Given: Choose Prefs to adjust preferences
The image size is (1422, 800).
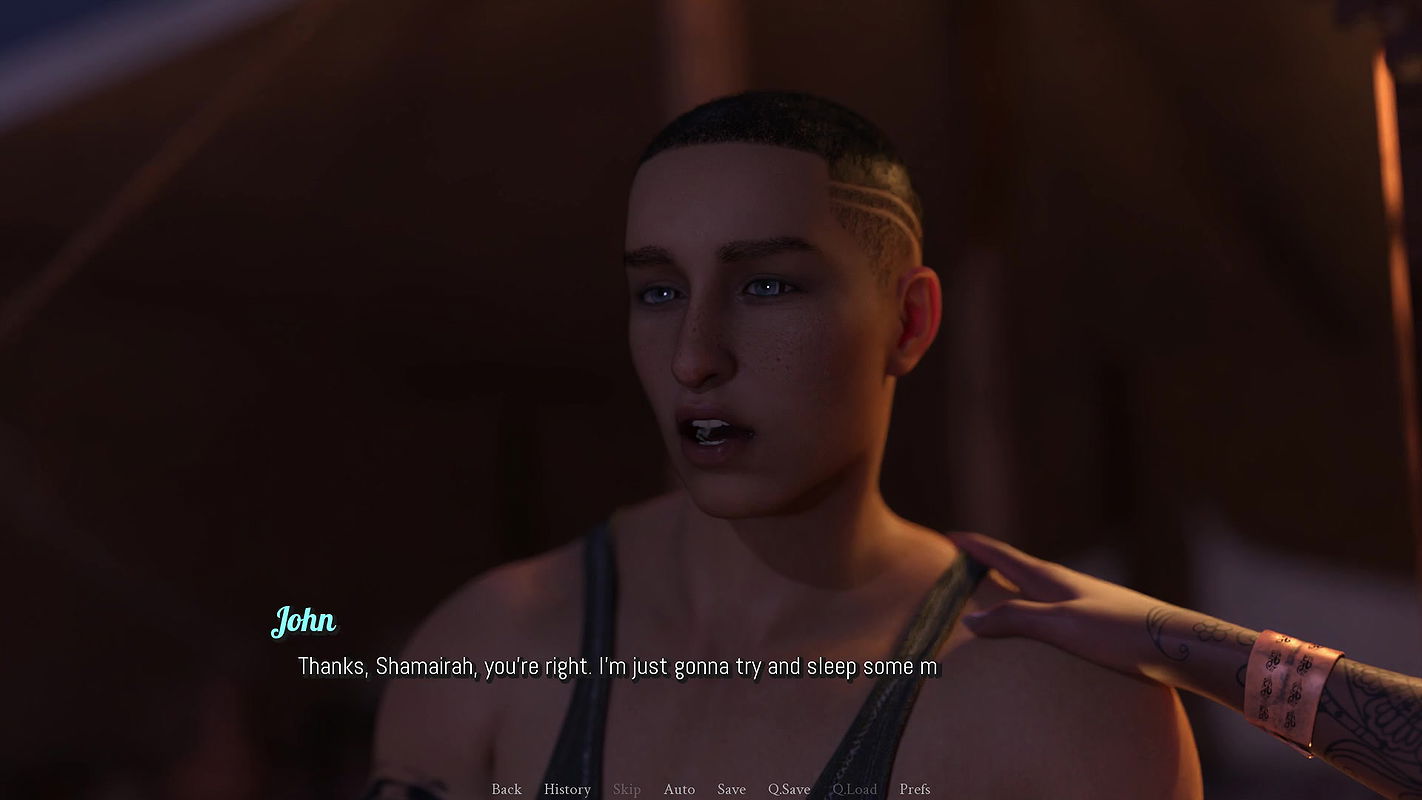Looking at the screenshot, I should pyautogui.click(x=914, y=789).
